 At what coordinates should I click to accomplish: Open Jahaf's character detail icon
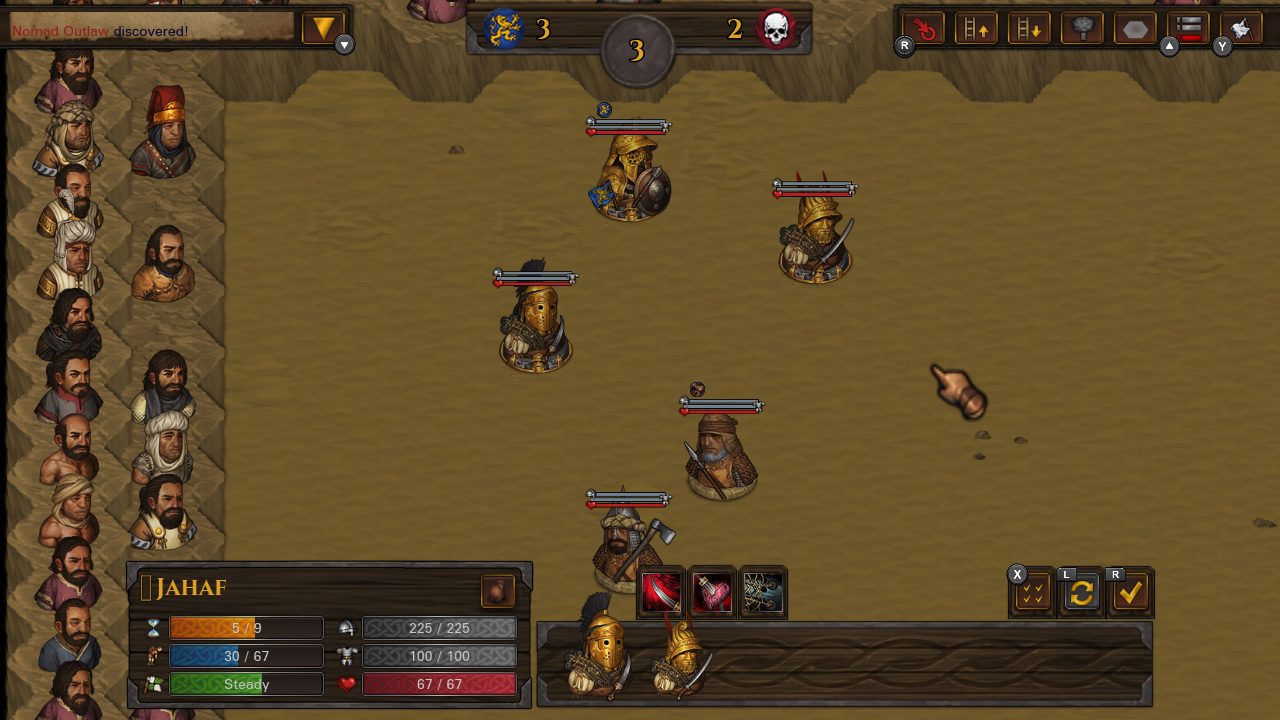[x=497, y=591]
